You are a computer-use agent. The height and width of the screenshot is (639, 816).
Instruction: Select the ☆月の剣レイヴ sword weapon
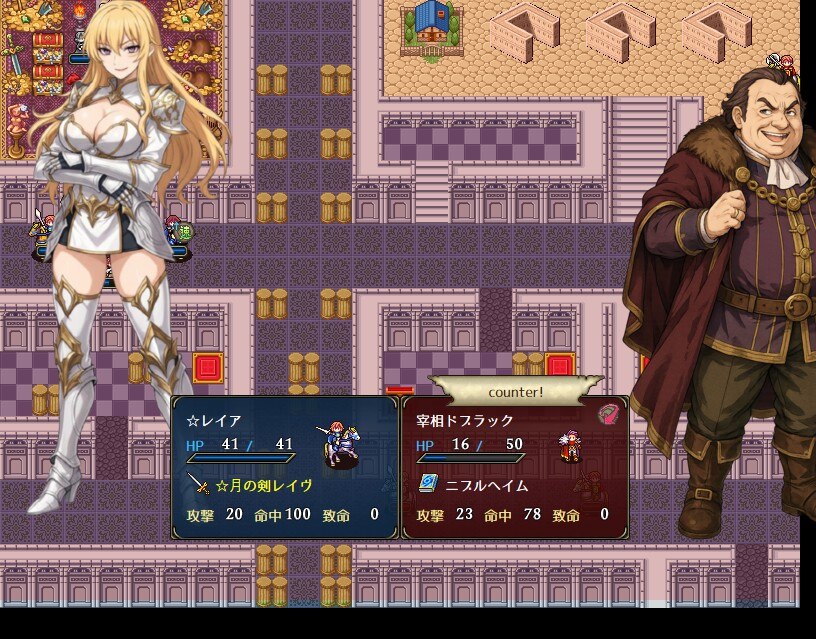pos(253,485)
